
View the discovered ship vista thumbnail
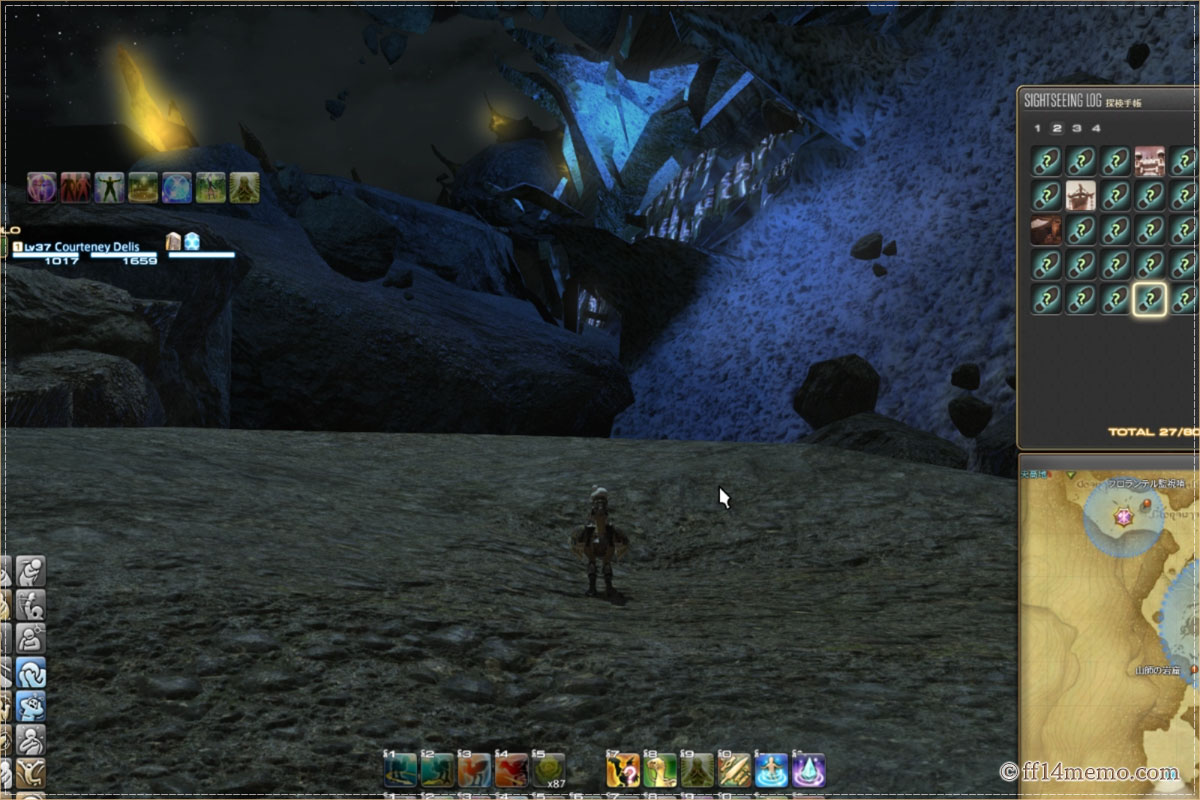pyautogui.click(x=1081, y=194)
